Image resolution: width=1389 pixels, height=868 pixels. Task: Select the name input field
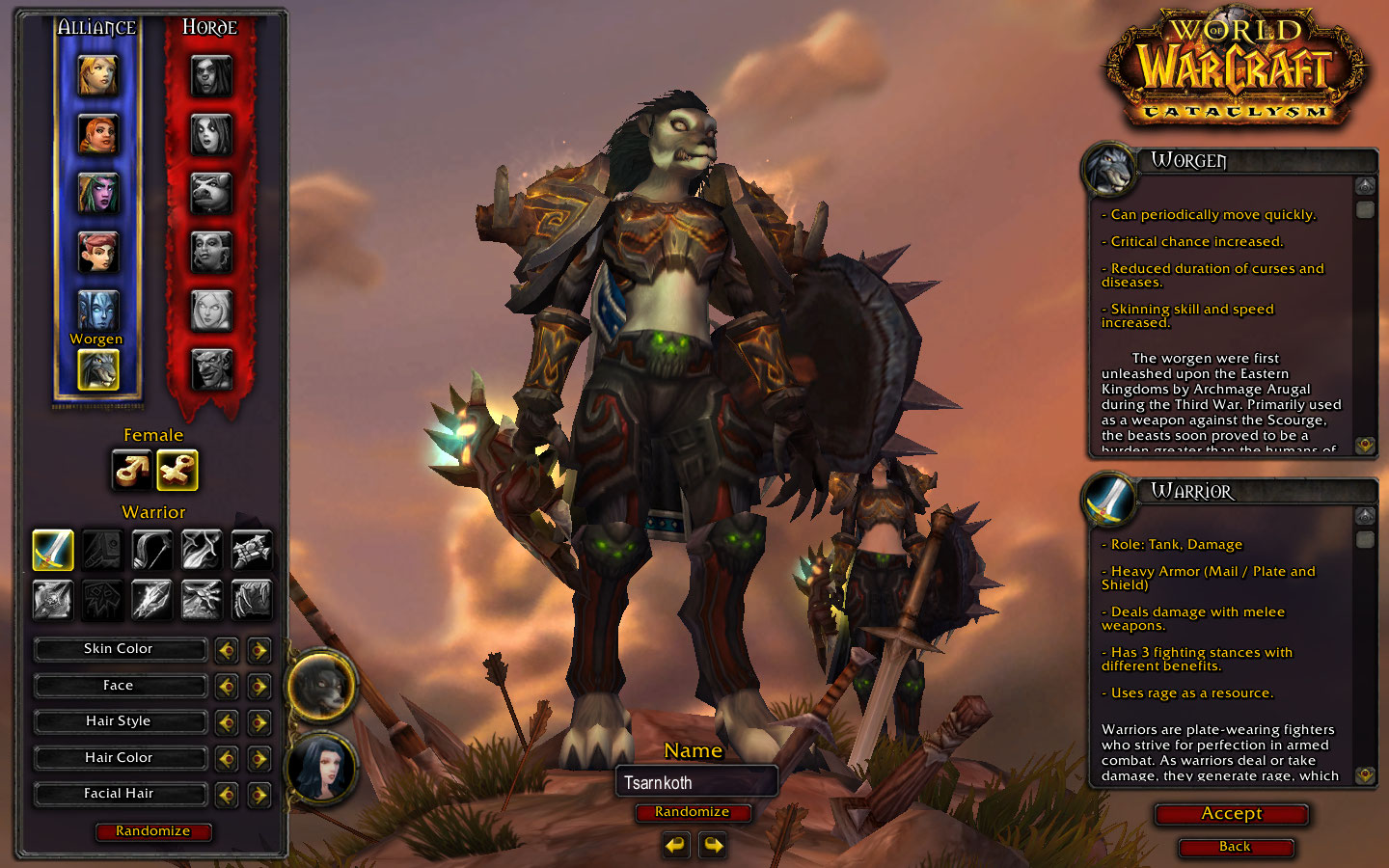pos(695,782)
